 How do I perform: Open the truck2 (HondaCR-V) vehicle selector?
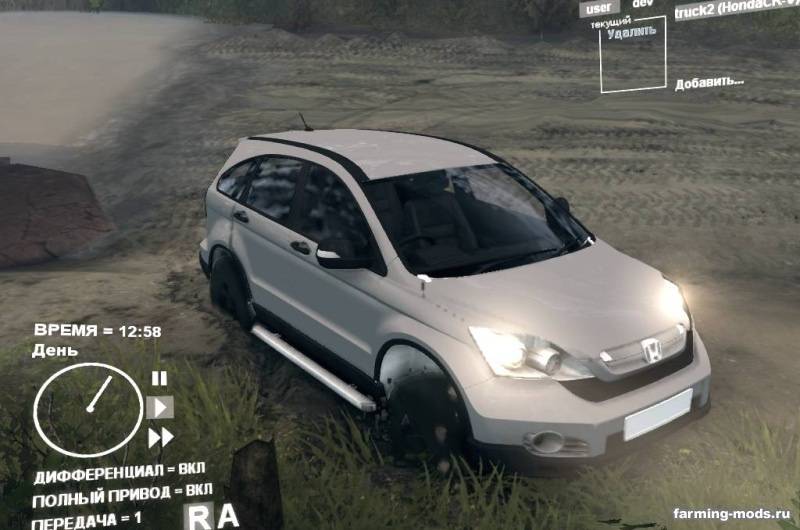point(736,11)
